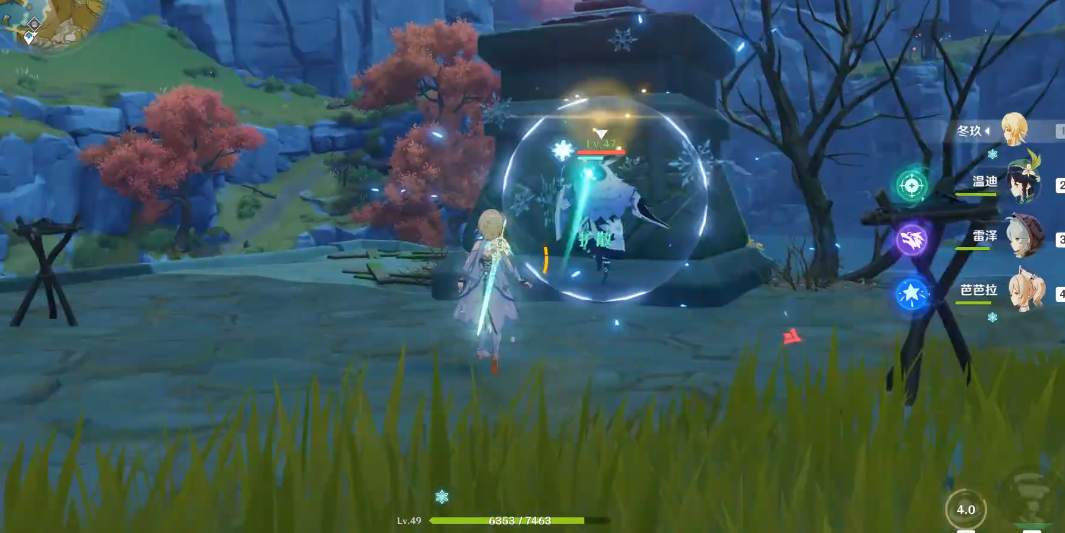Switch to party member 芭芭拉
This screenshot has height=533, width=1065.
click(1023, 290)
